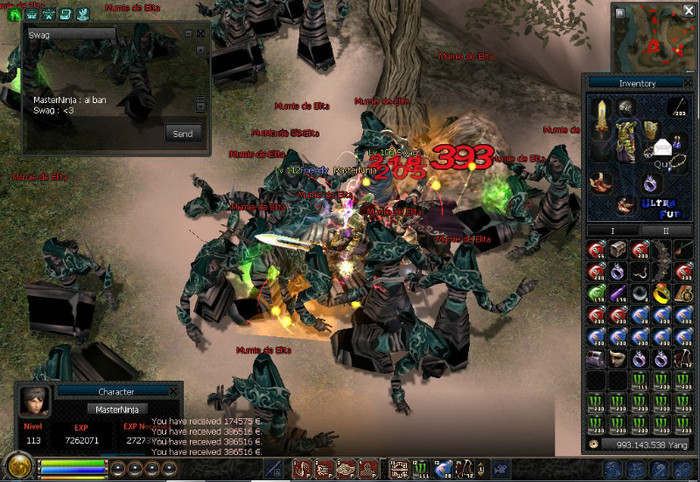Close the Swag whisper window
Viewport: 700px width, 482px height.
point(201,33)
